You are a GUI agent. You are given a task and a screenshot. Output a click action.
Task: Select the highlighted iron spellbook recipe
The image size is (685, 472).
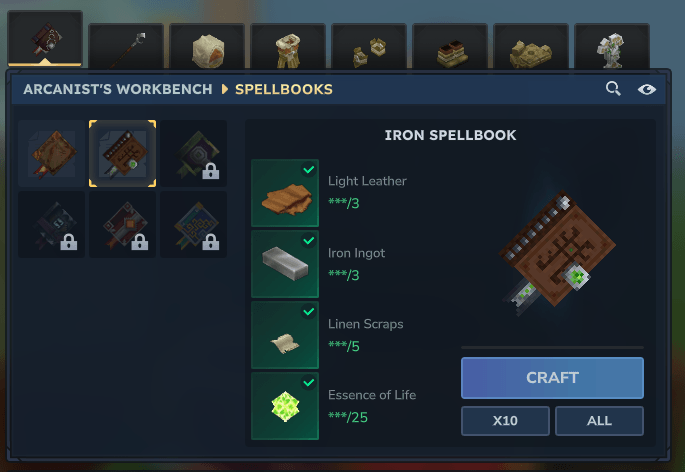click(x=122, y=154)
